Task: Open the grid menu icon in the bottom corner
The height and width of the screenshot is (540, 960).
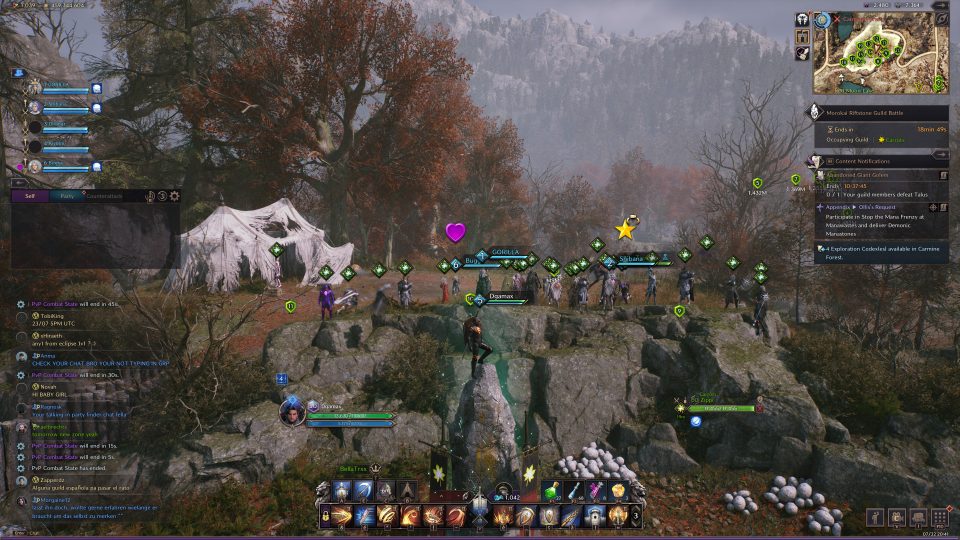Action: tap(939, 516)
